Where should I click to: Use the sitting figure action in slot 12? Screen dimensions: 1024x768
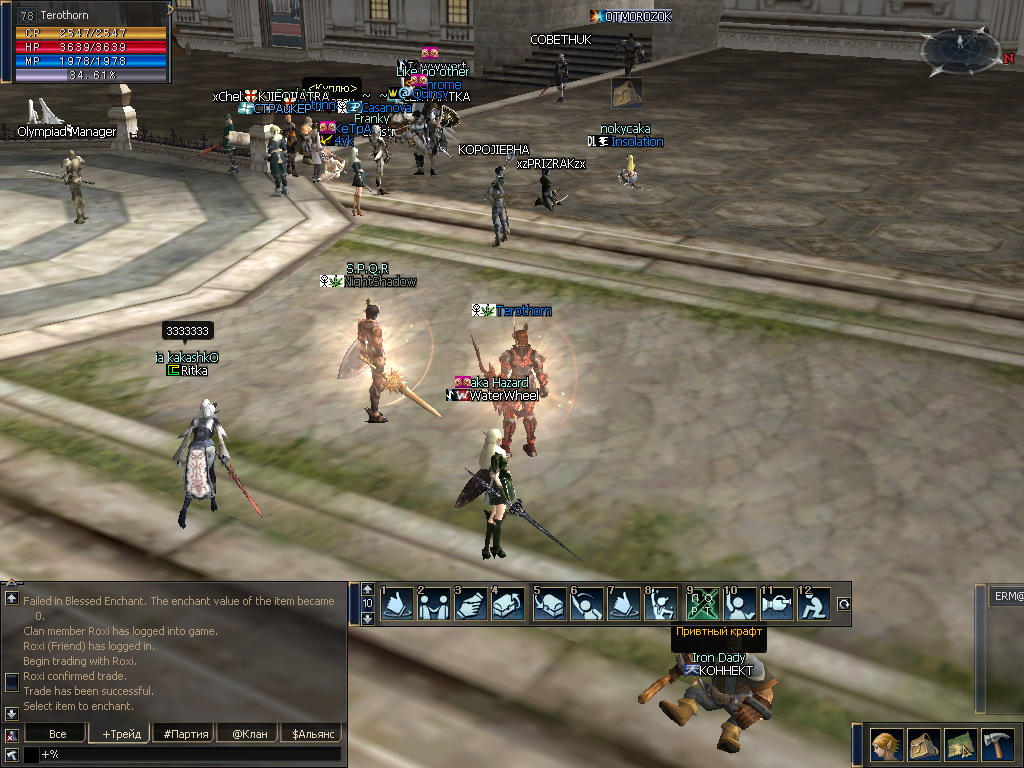click(814, 604)
